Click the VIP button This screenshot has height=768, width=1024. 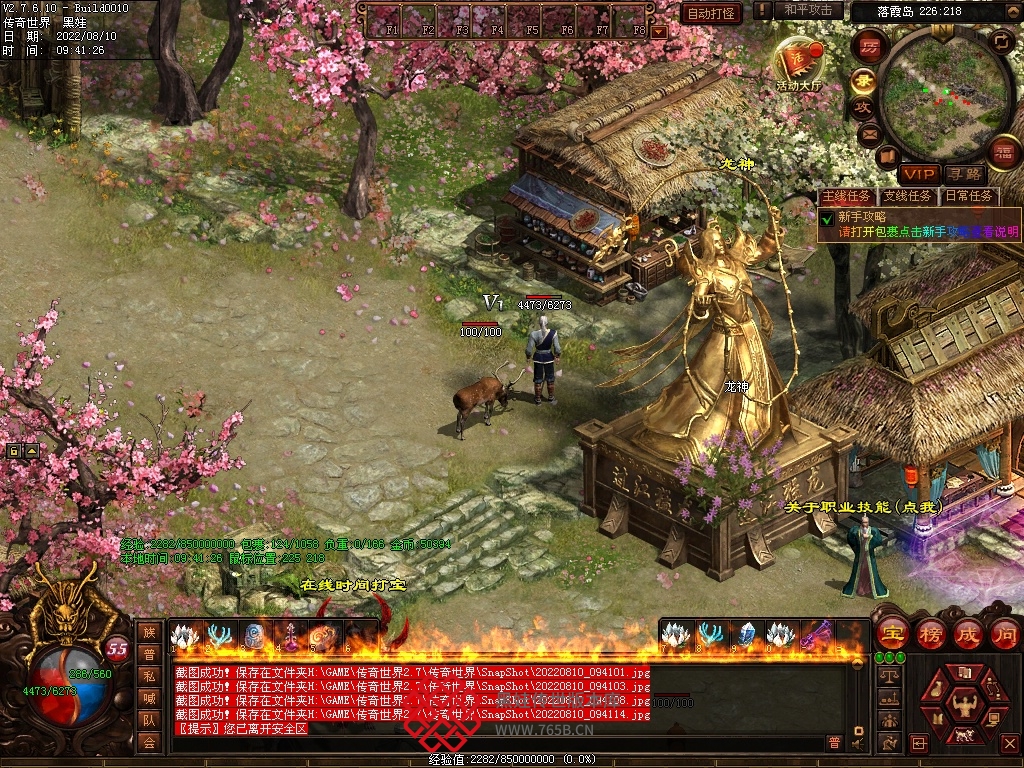pyautogui.click(x=918, y=174)
